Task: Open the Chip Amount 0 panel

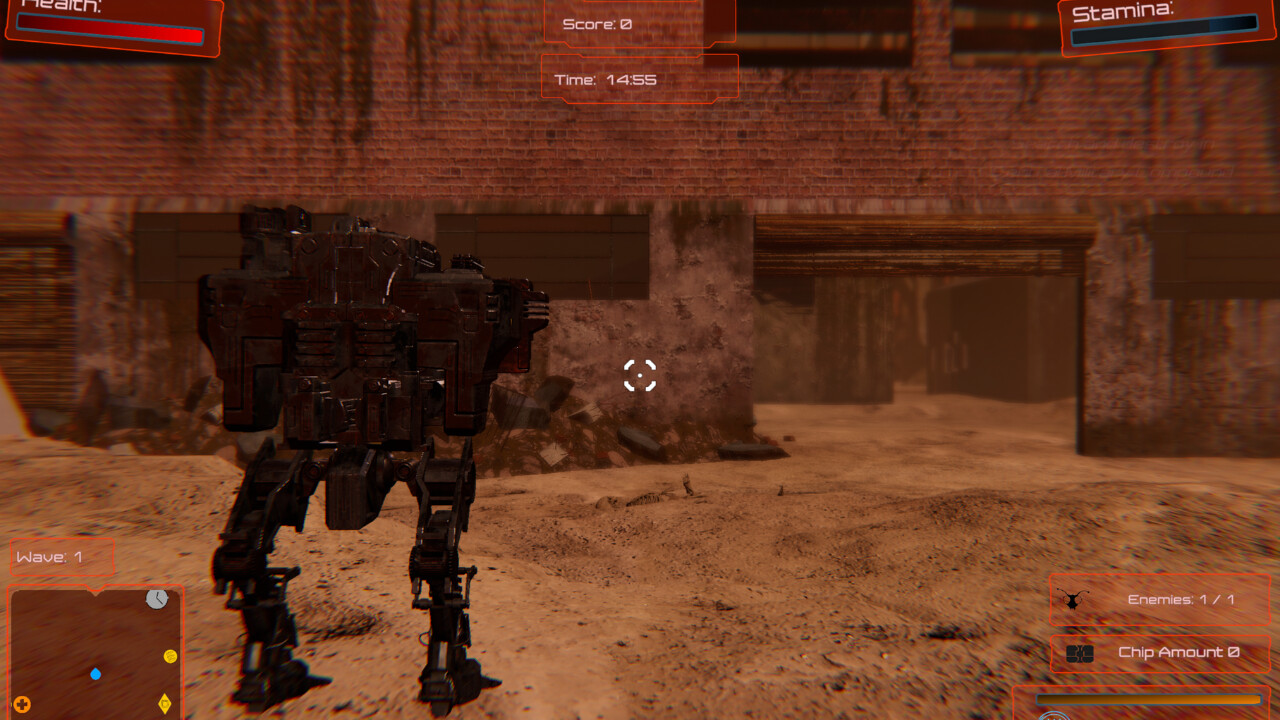Action: click(1160, 652)
